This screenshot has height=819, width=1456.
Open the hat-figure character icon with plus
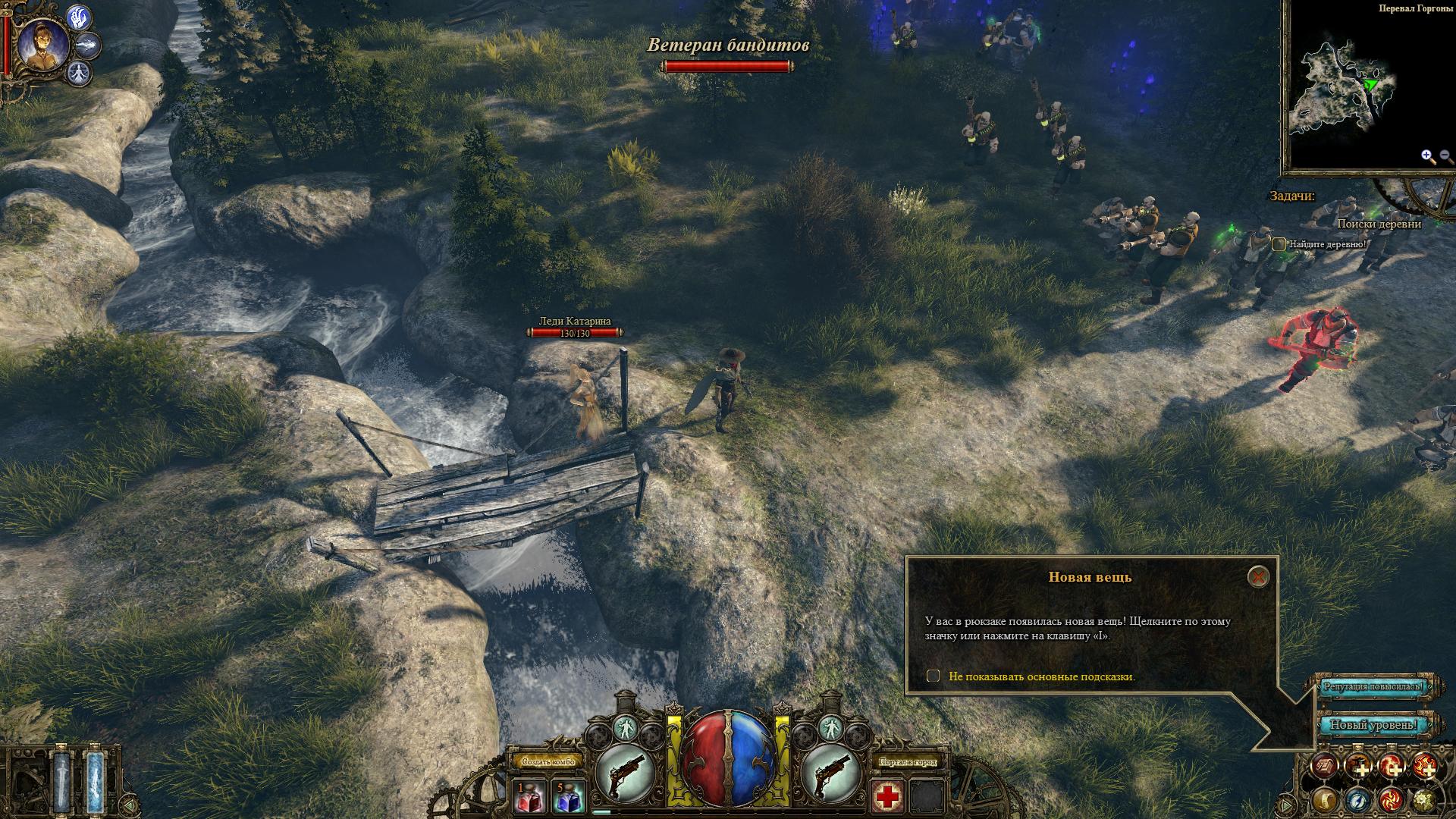1358,766
